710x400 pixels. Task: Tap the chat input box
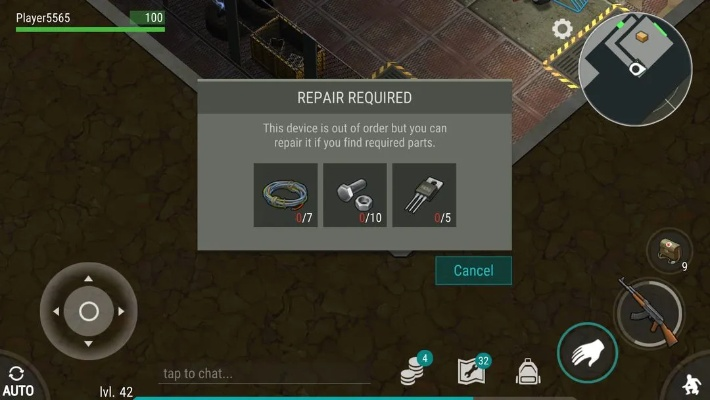[265, 374]
